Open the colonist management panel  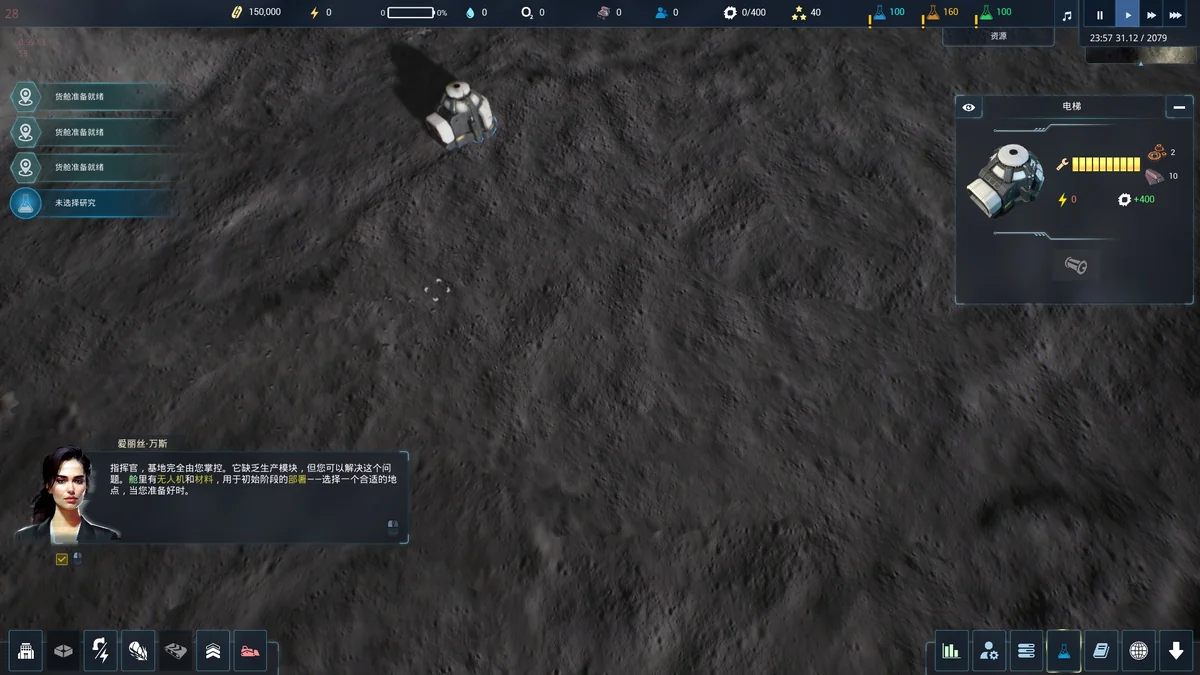(x=989, y=651)
